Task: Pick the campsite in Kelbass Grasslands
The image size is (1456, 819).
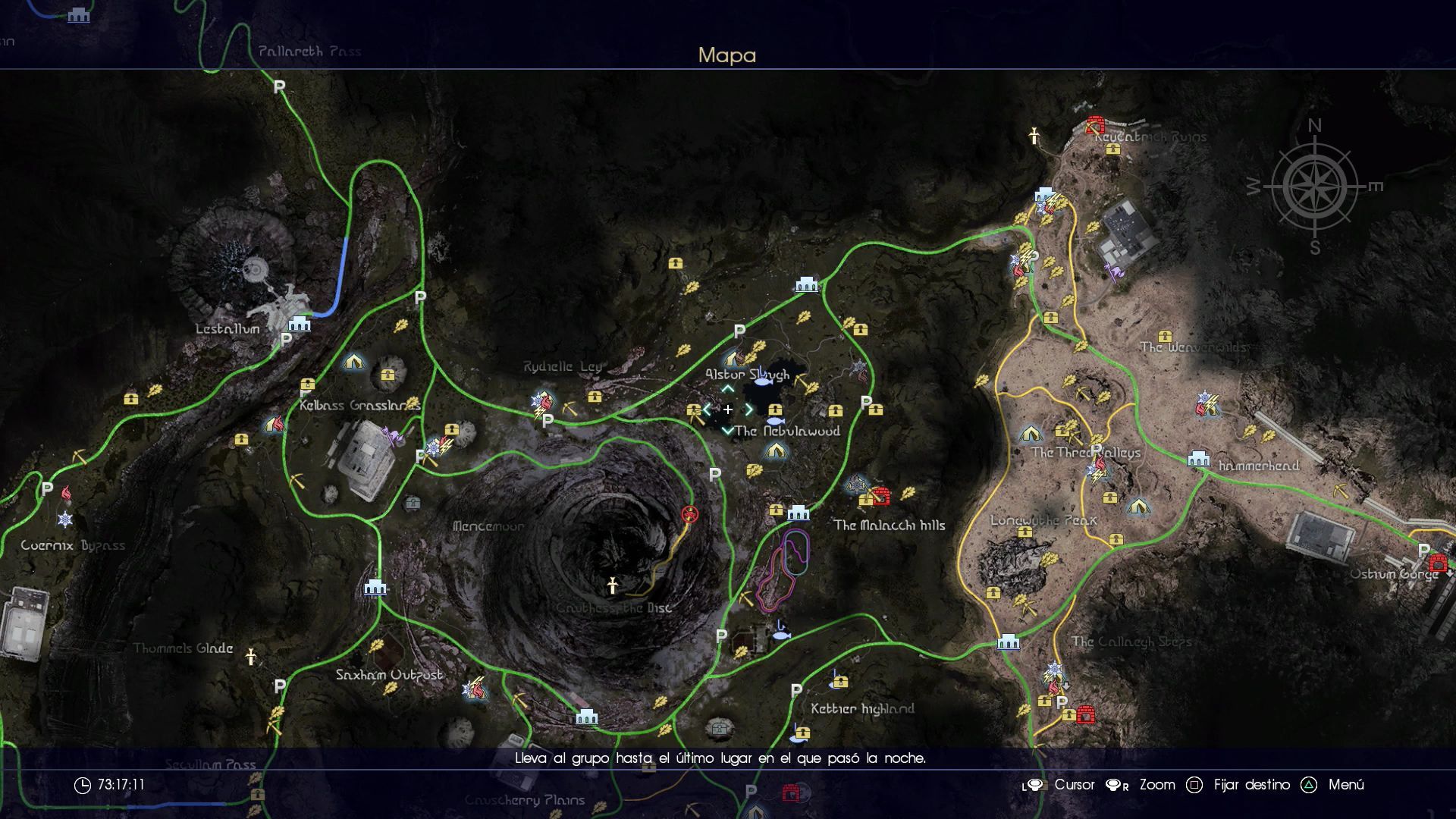Action: [x=353, y=362]
